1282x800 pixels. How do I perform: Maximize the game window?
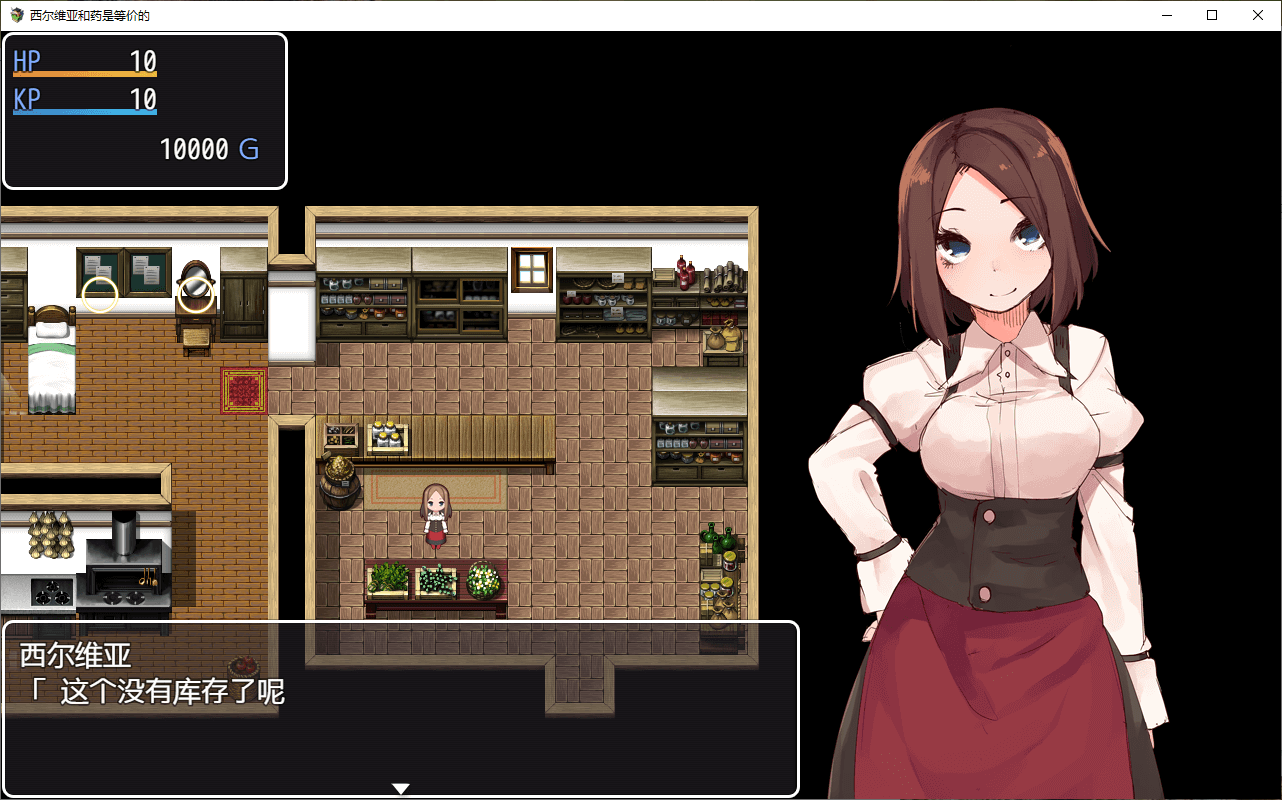(1212, 15)
